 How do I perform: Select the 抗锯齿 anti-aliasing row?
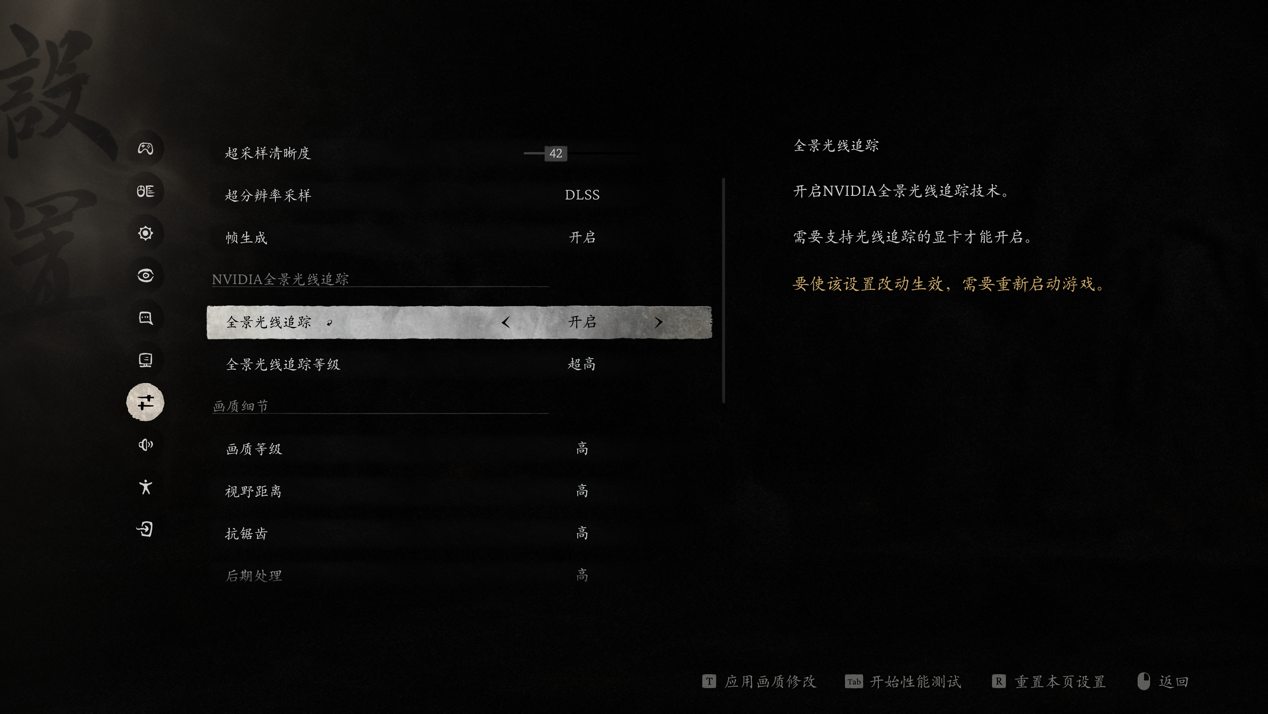pyautogui.click(x=458, y=533)
